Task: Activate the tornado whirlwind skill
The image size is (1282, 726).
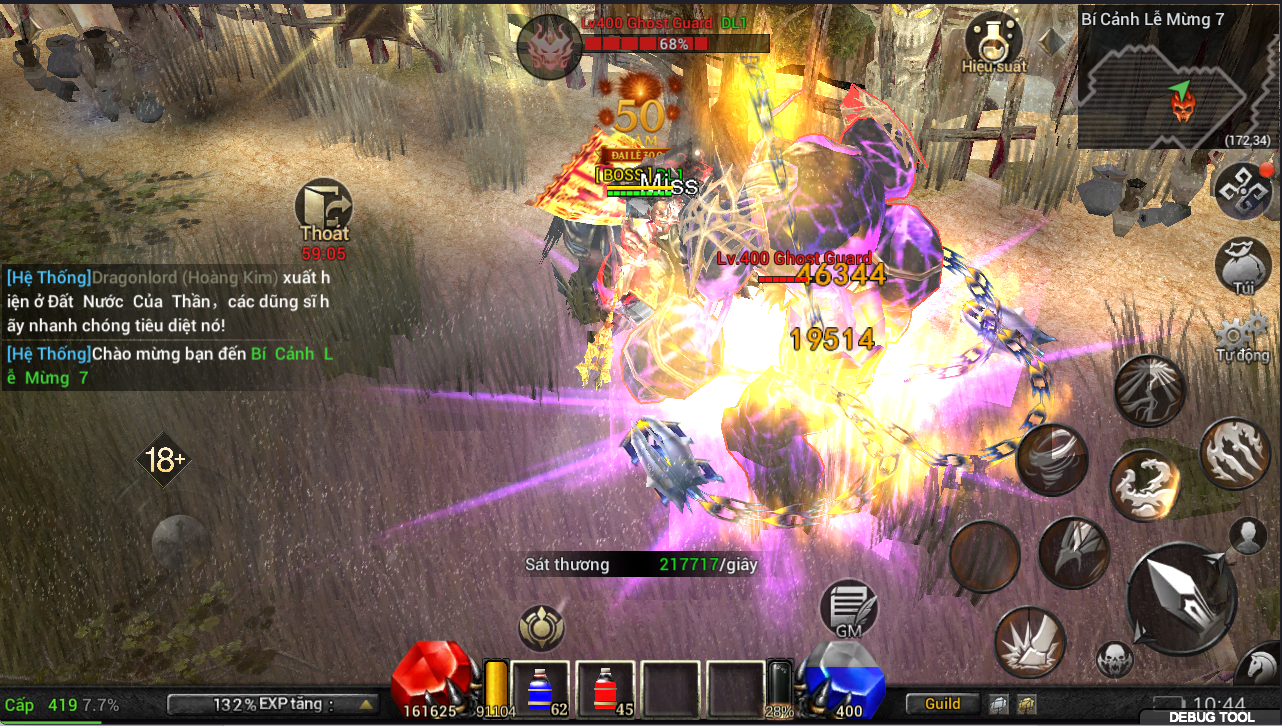Action: [x=1052, y=459]
